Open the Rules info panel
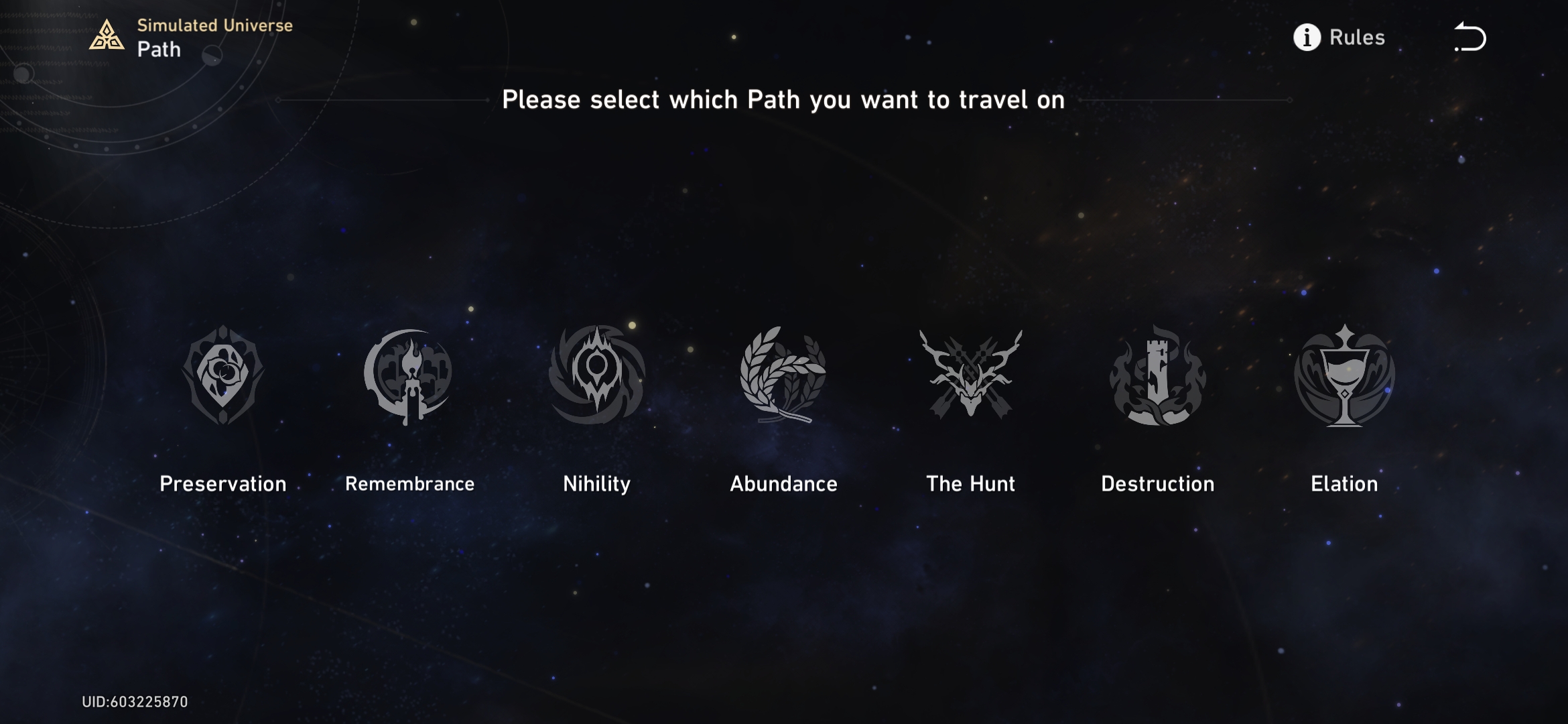The image size is (1568, 724). 1356,38
